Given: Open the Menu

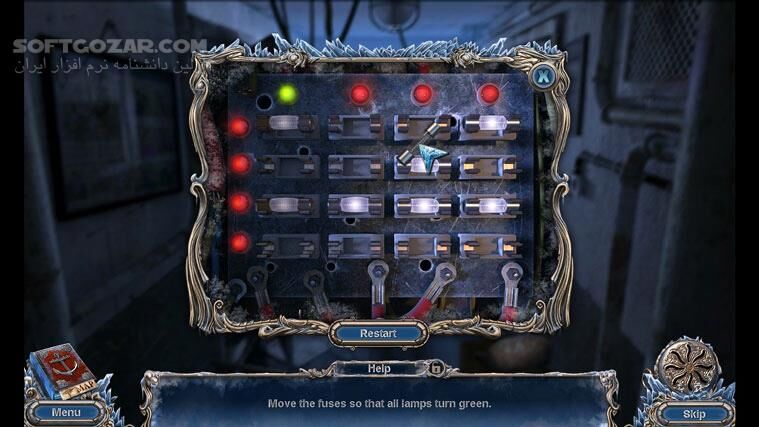Looking at the screenshot, I should pyautogui.click(x=66, y=412).
